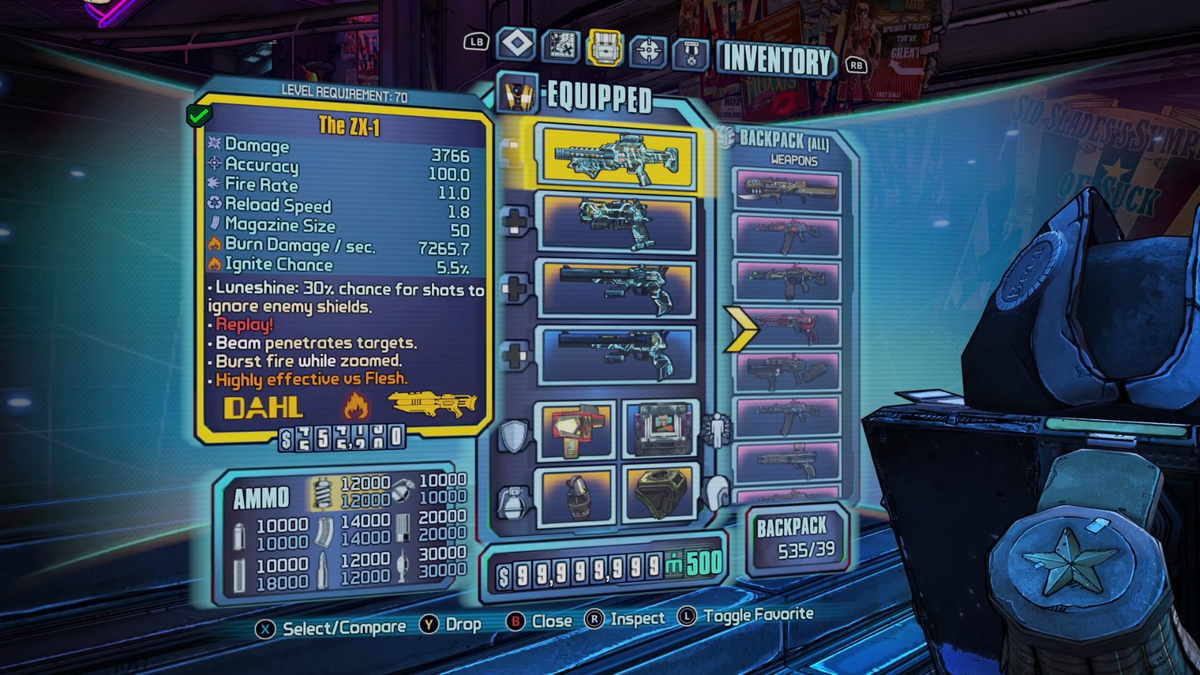Pick the red pistol beside the yellow arrow
Image resolution: width=1200 pixels, height=675 pixels.
(788, 325)
